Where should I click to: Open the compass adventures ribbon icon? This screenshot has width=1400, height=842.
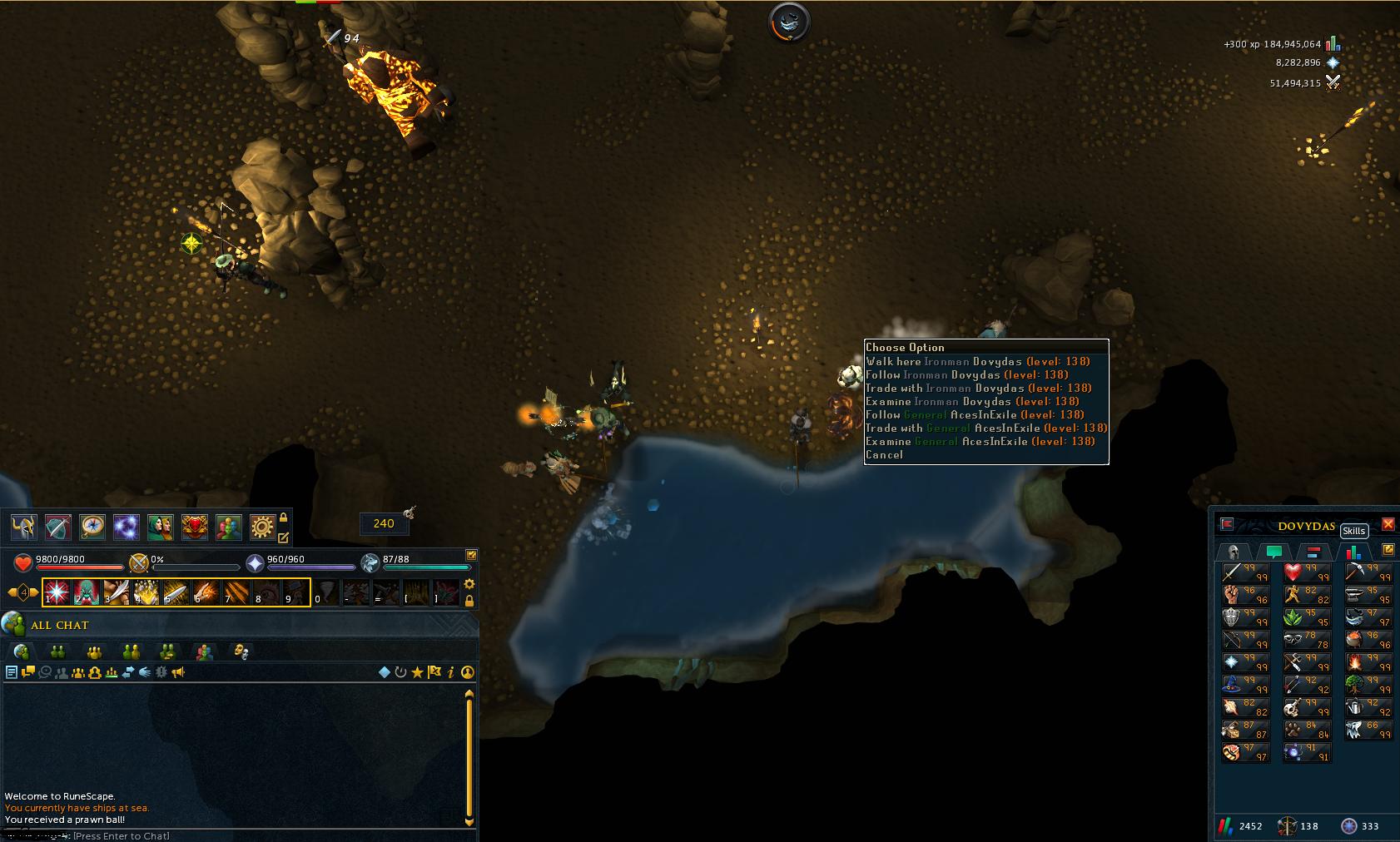point(92,527)
